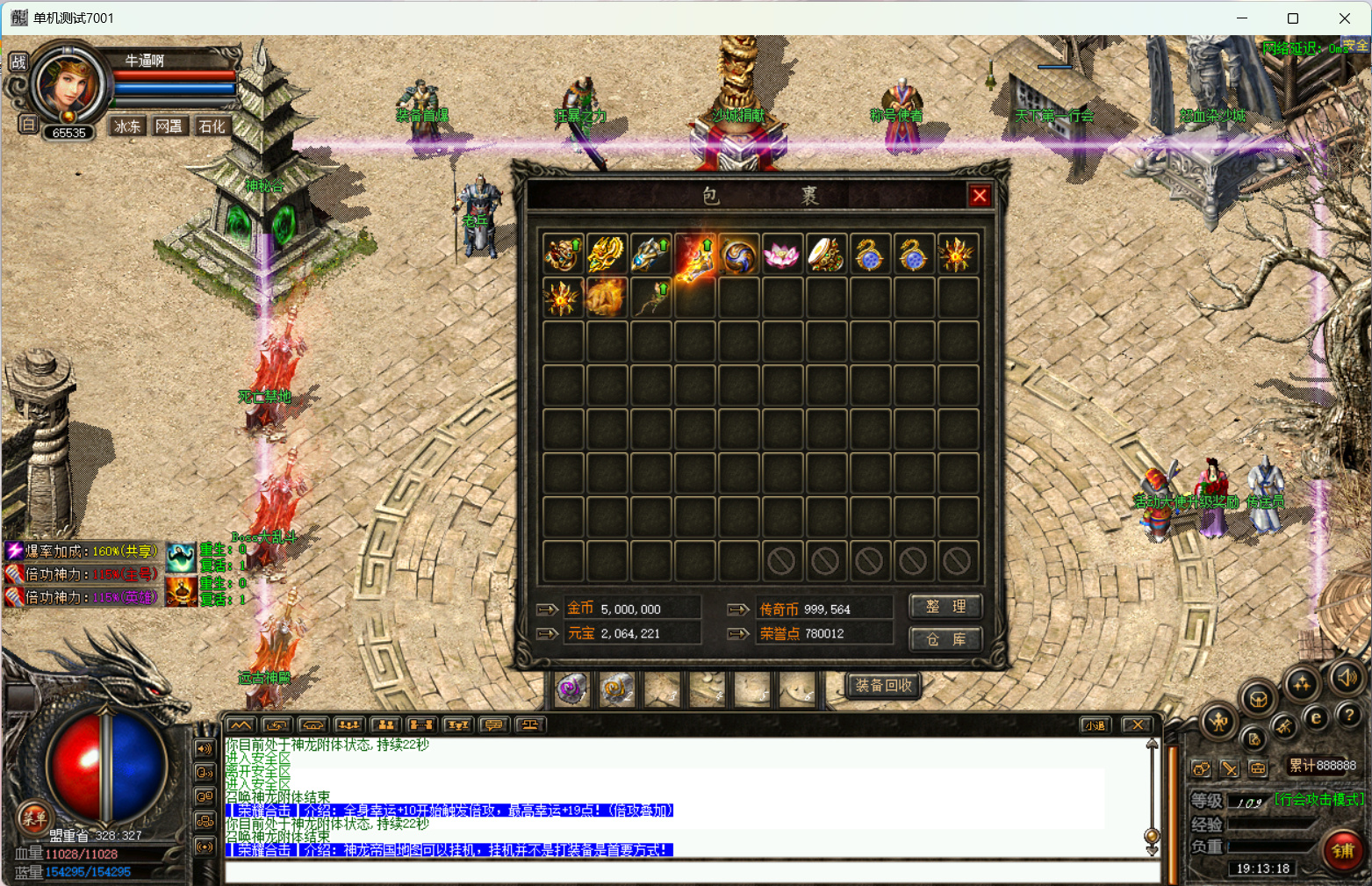Close the 包裹 inventory window
This screenshot has height=886, width=1372.
[980, 196]
